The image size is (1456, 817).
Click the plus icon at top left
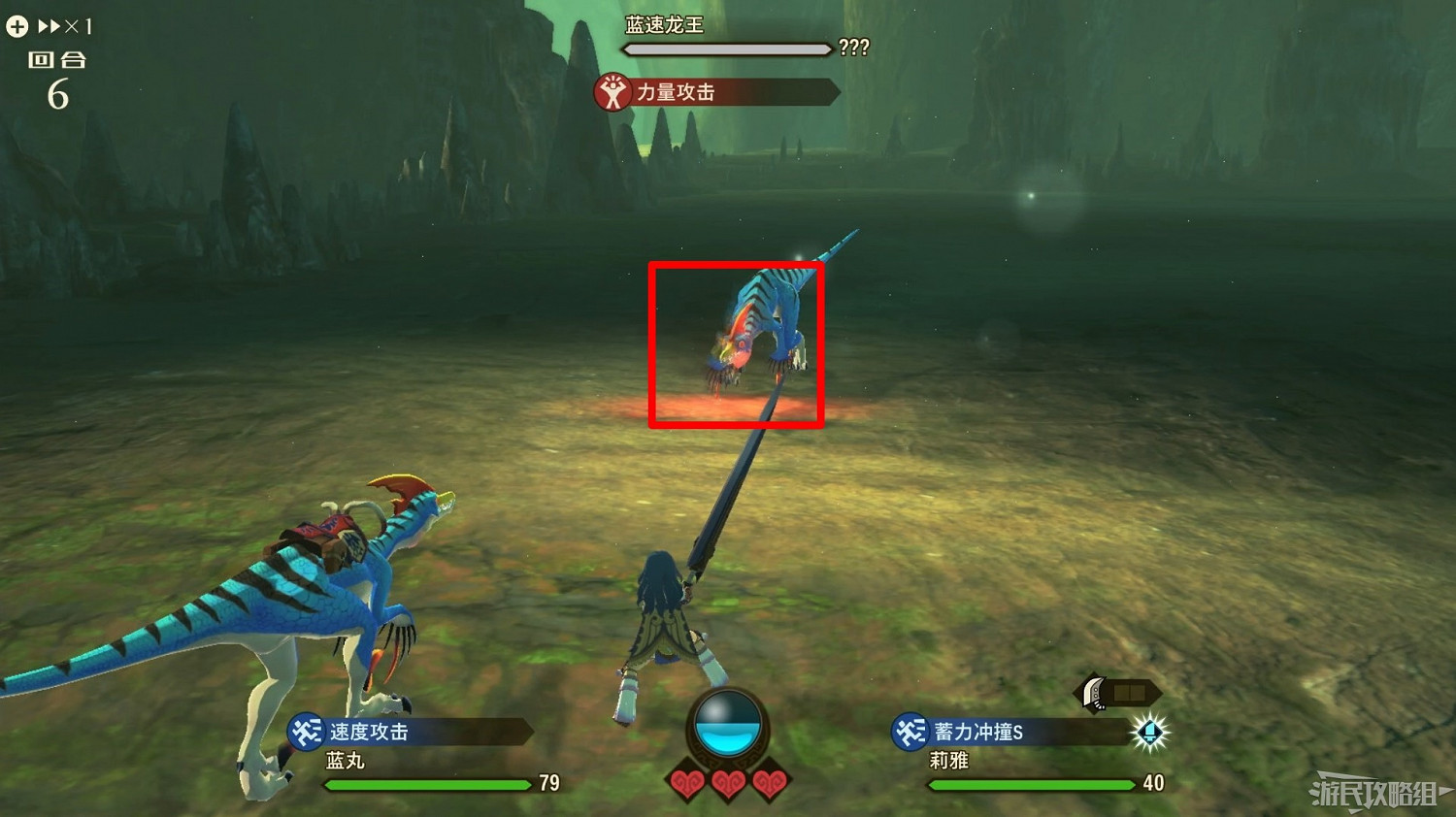pos(16,25)
